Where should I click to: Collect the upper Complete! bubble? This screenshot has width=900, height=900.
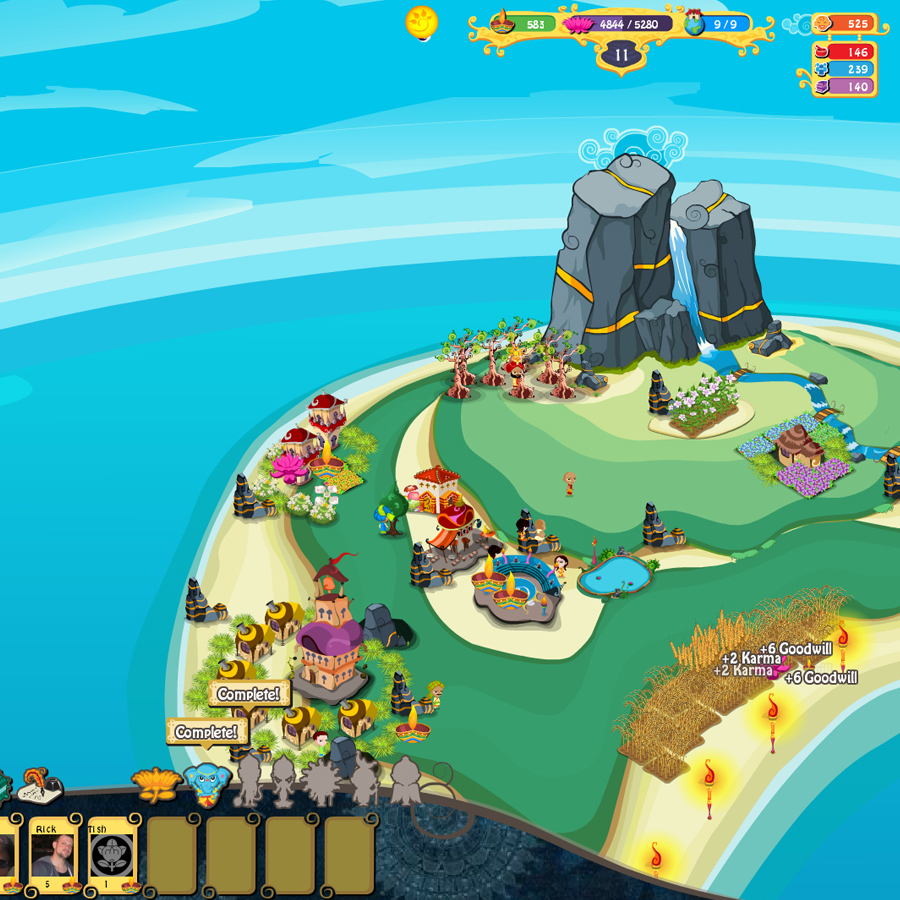(x=249, y=694)
